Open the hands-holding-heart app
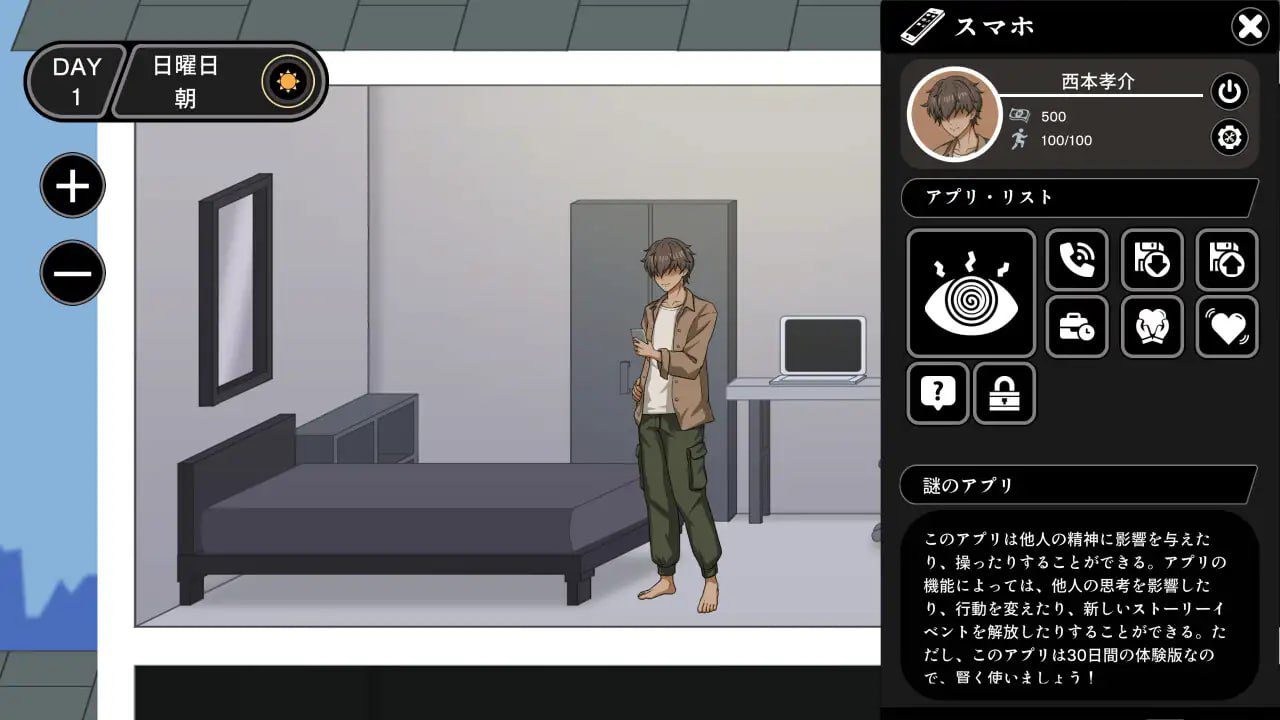The image size is (1280, 720). click(x=1152, y=327)
